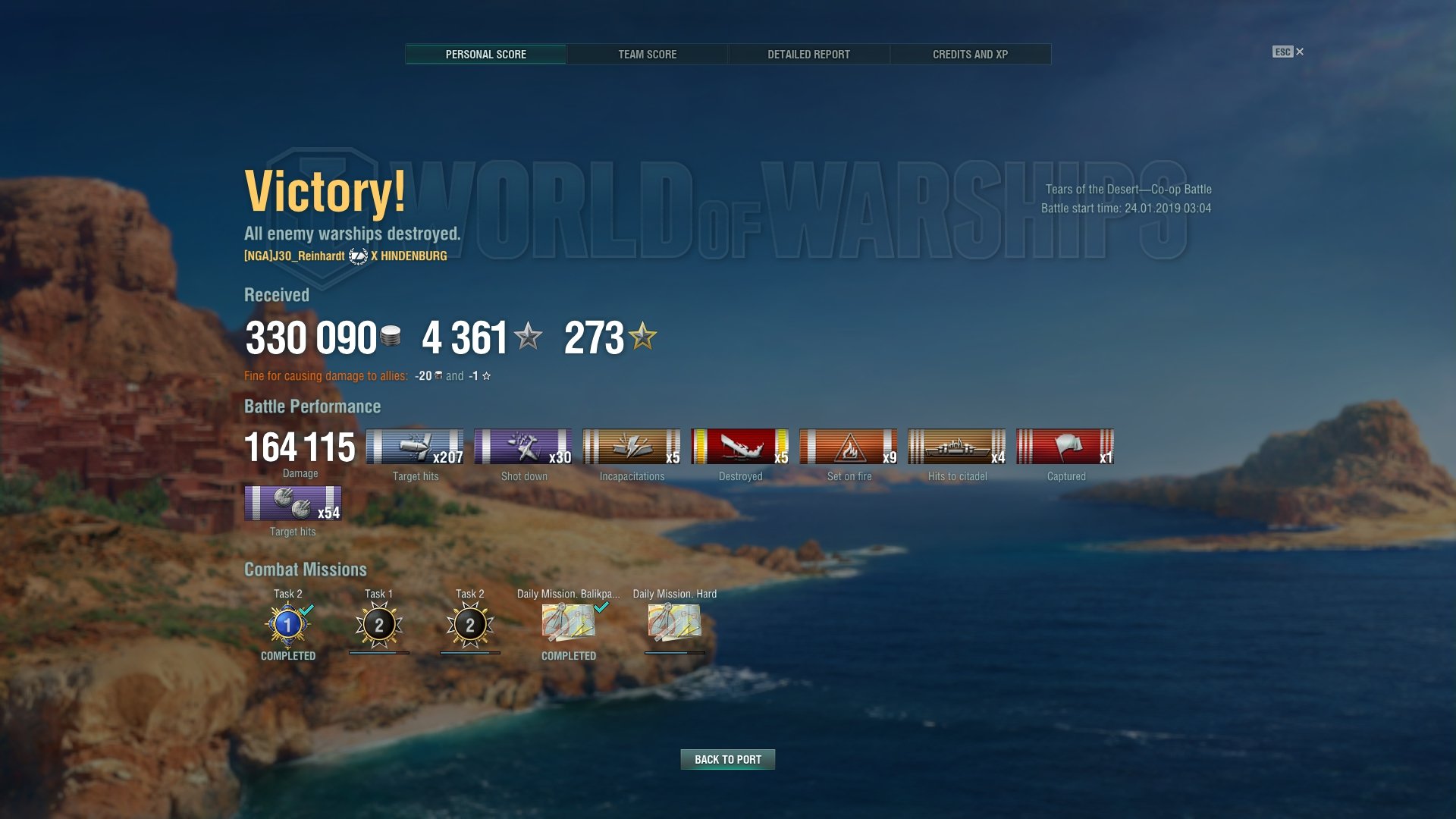Select the Task 1 medal with number 2
The image size is (1456, 819).
point(378,624)
